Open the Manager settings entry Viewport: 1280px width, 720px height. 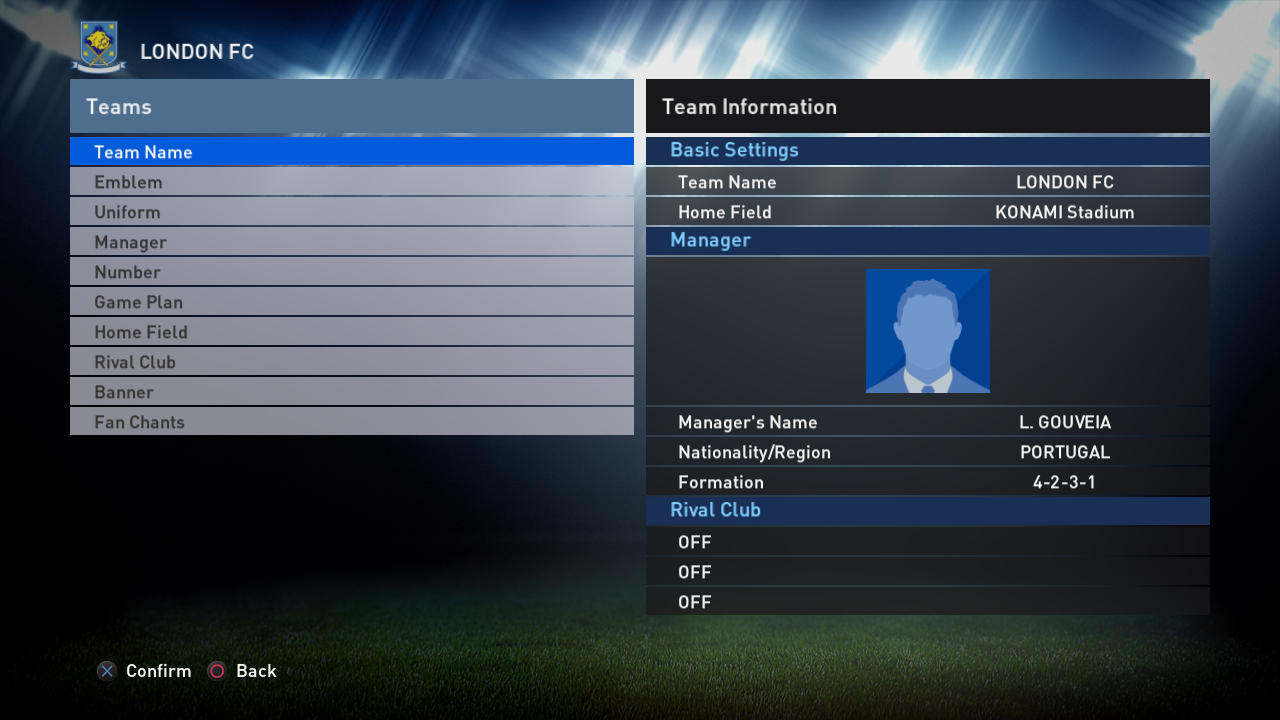(x=351, y=242)
